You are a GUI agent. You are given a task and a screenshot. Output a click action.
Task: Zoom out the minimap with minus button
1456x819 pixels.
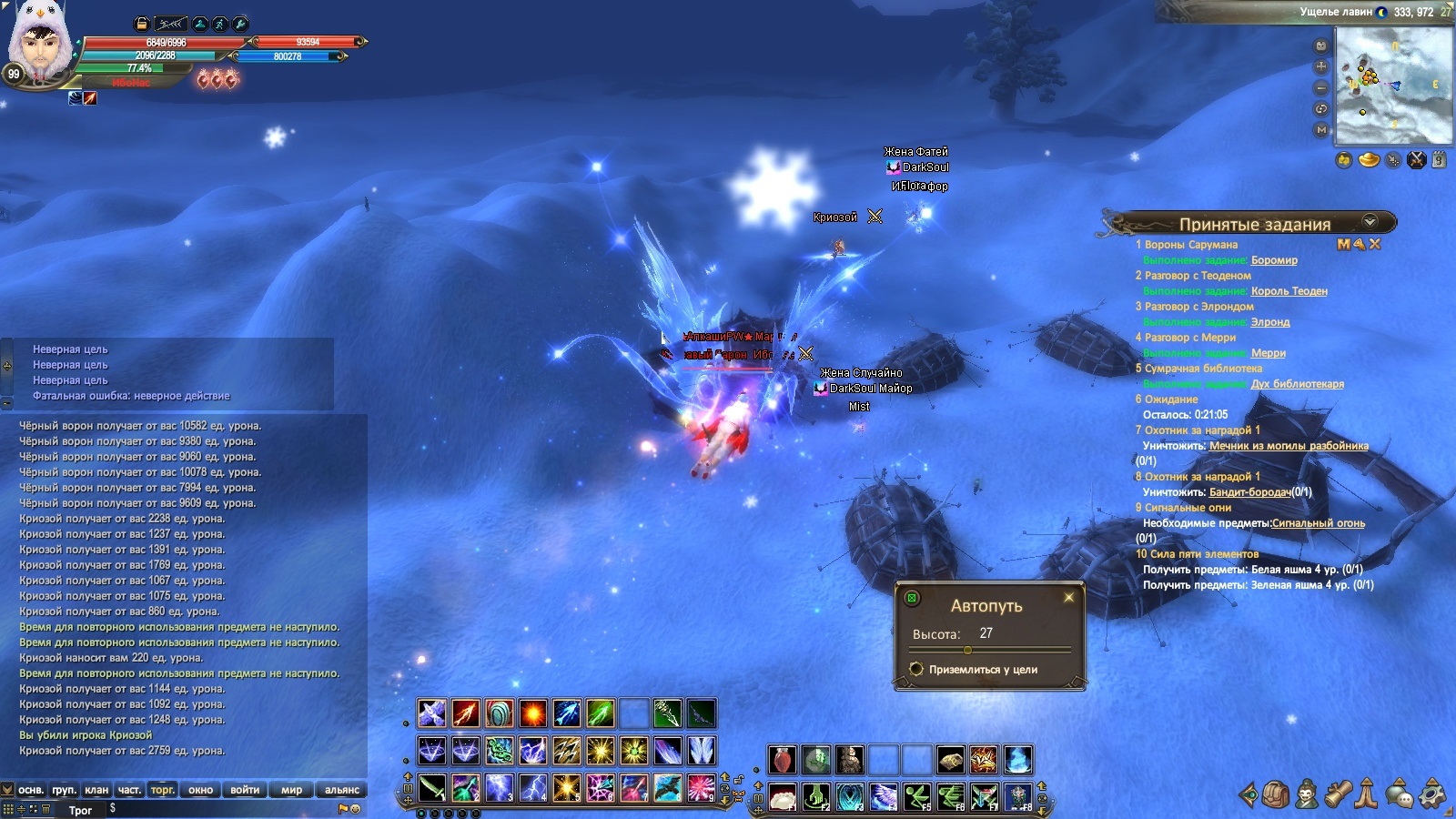[1321, 88]
